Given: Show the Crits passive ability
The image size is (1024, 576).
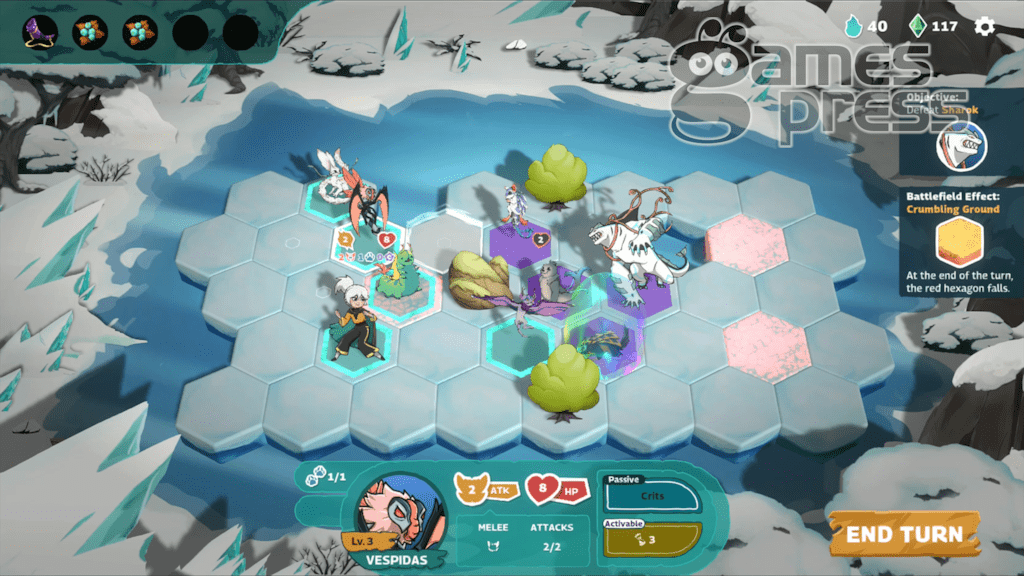Looking at the screenshot, I should [652, 495].
